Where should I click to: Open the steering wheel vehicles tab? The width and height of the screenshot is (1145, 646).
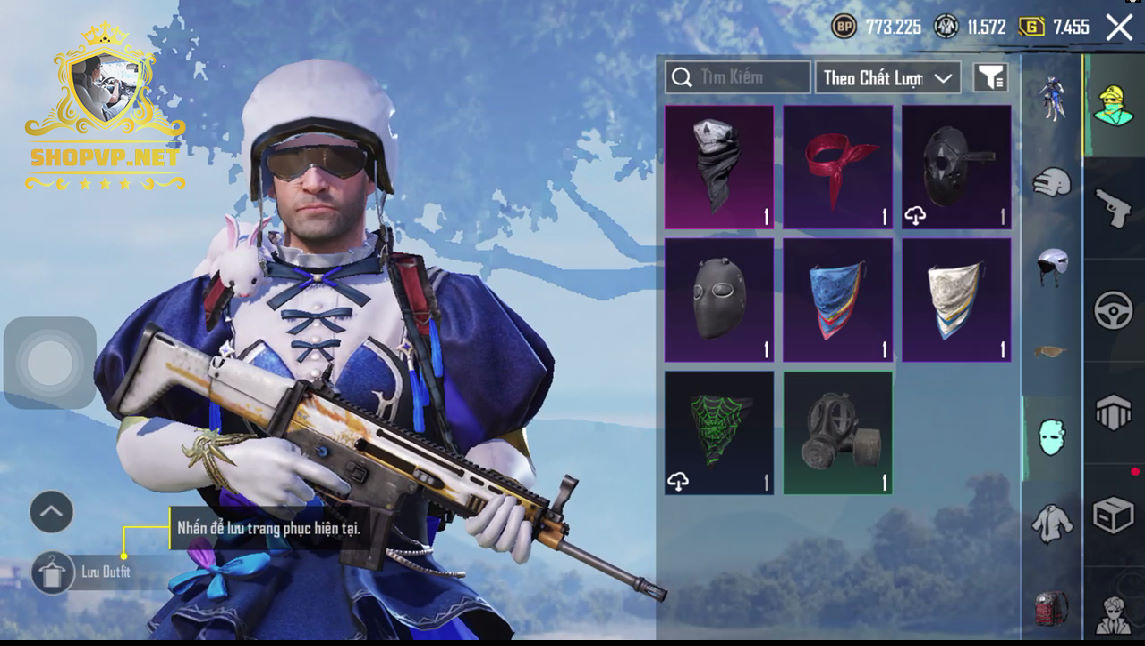1113,312
